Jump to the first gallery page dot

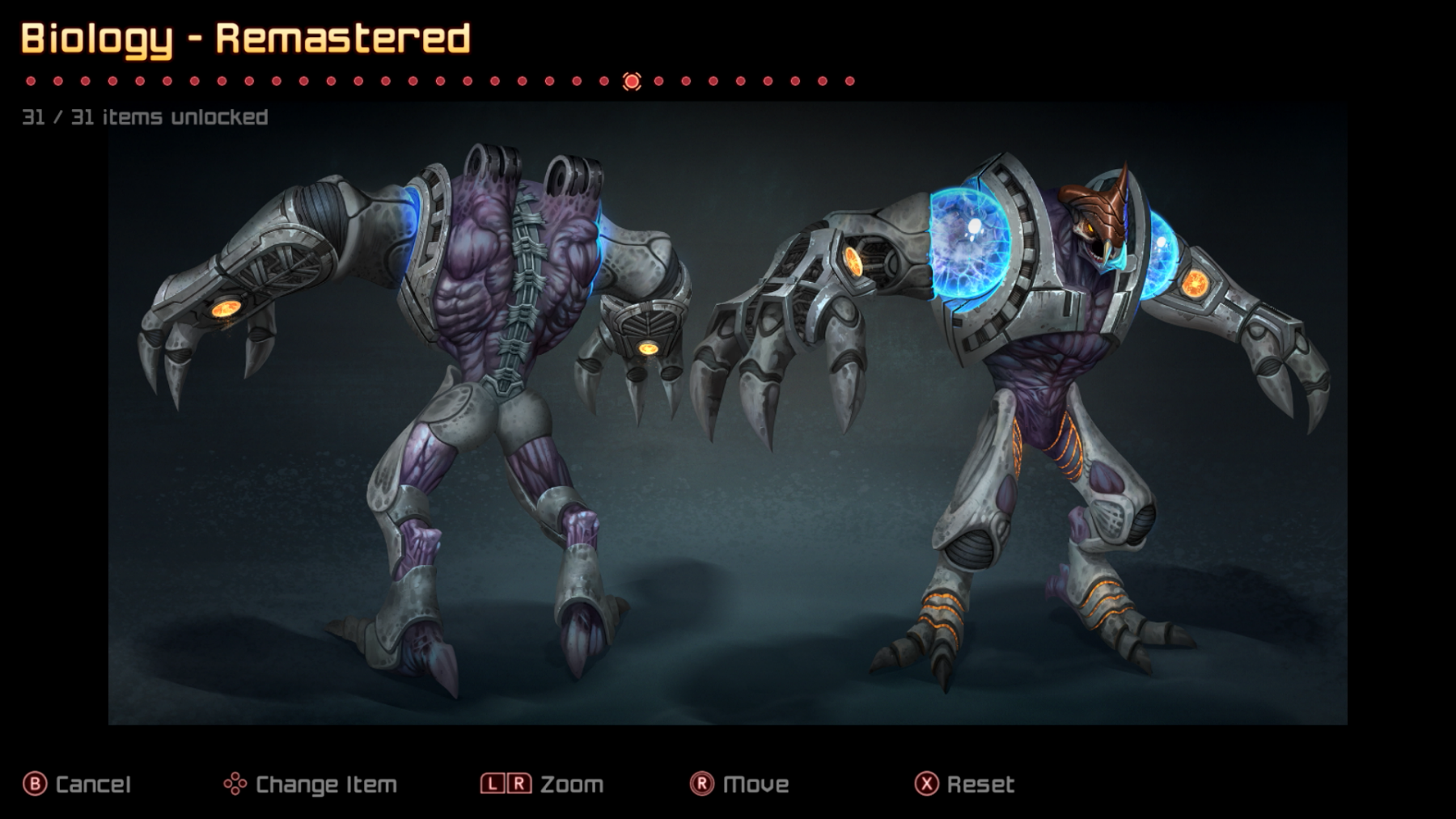(x=31, y=81)
